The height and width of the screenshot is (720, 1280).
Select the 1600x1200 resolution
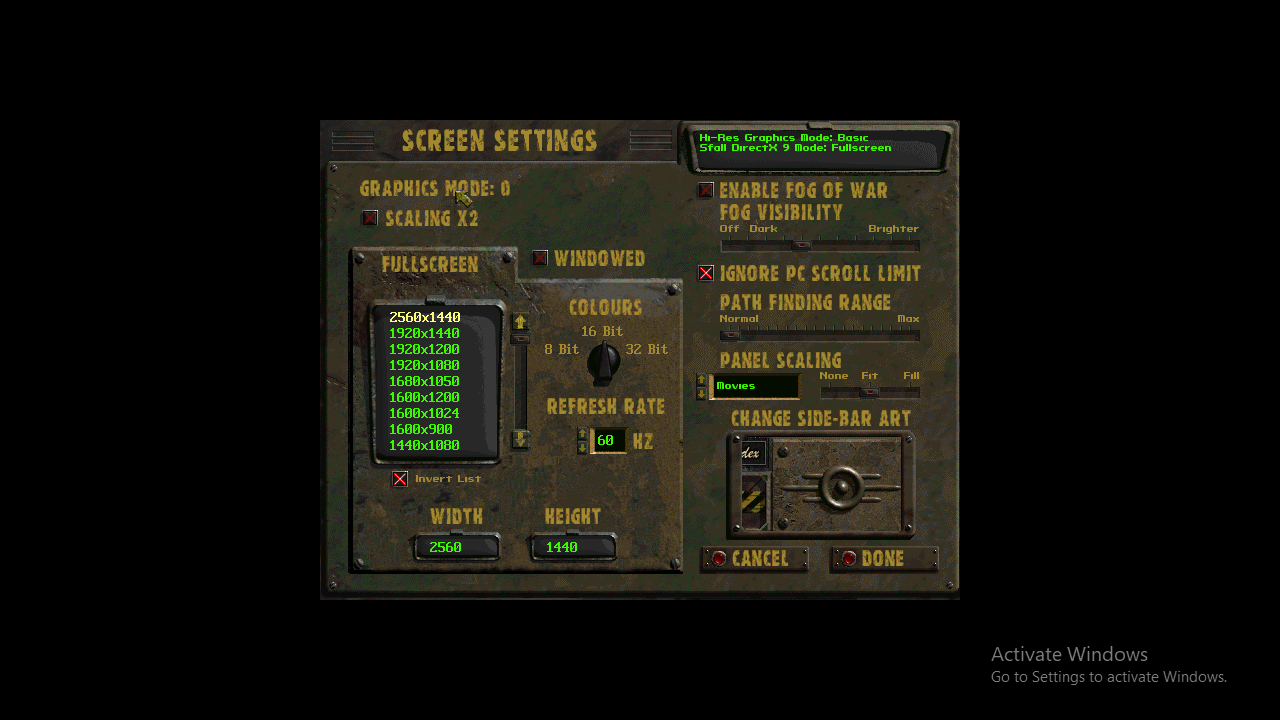click(423, 396)
